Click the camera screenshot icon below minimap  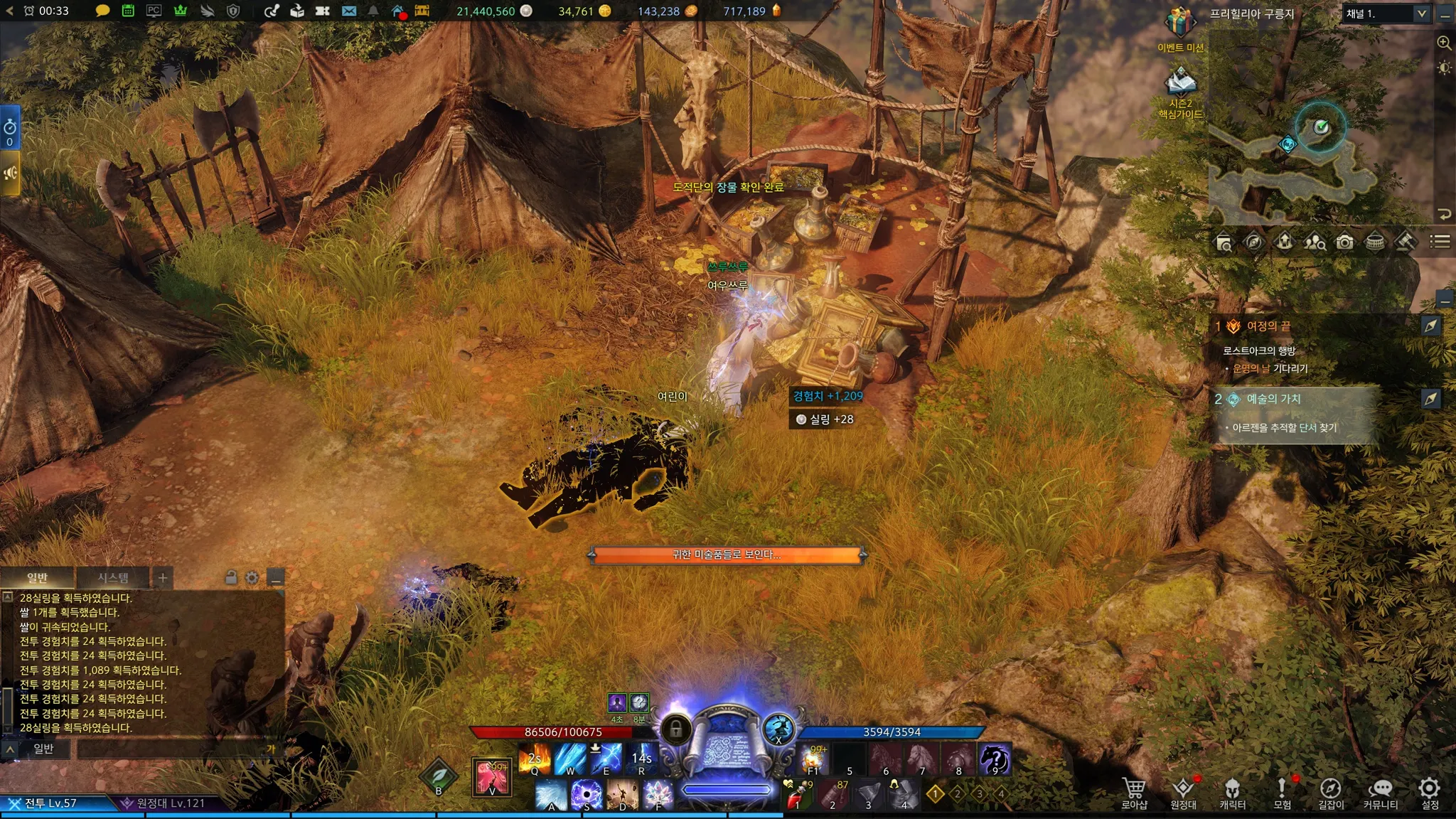click(x=1344, y=242)
